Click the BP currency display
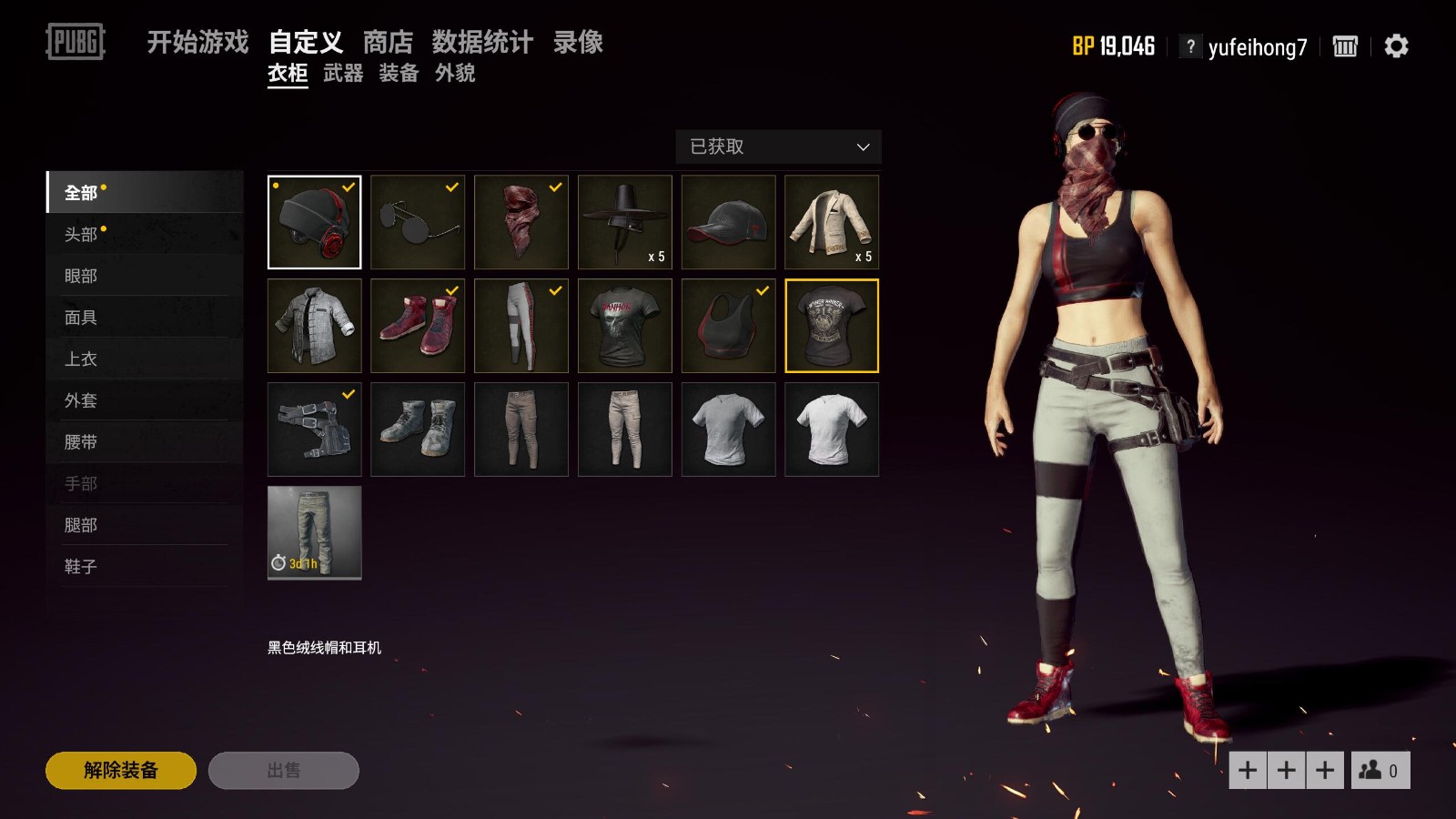The width and height of the screenshot is (1456, 819). tap(1112, 45)
